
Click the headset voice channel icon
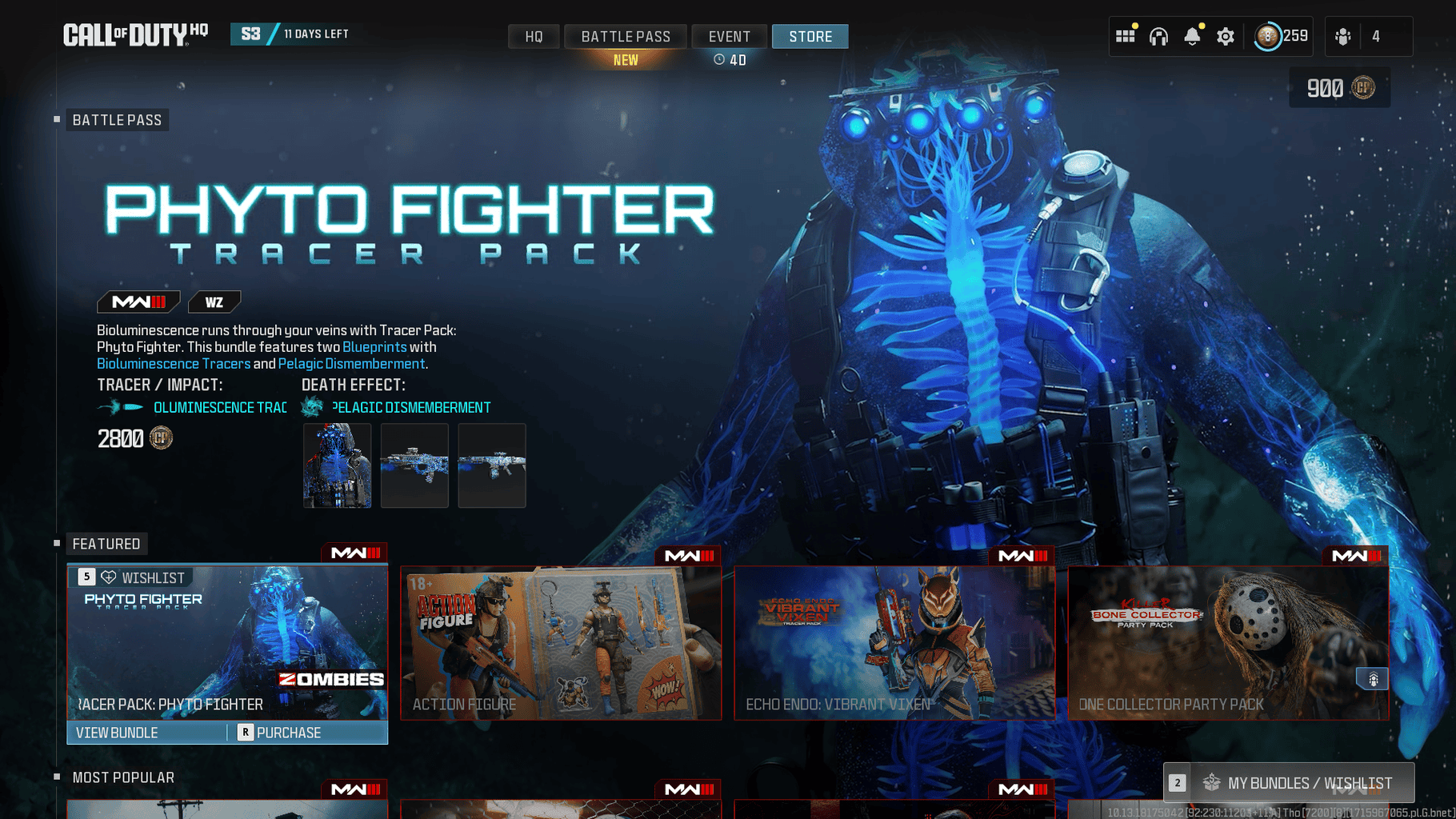click(x=1158, y=36)
